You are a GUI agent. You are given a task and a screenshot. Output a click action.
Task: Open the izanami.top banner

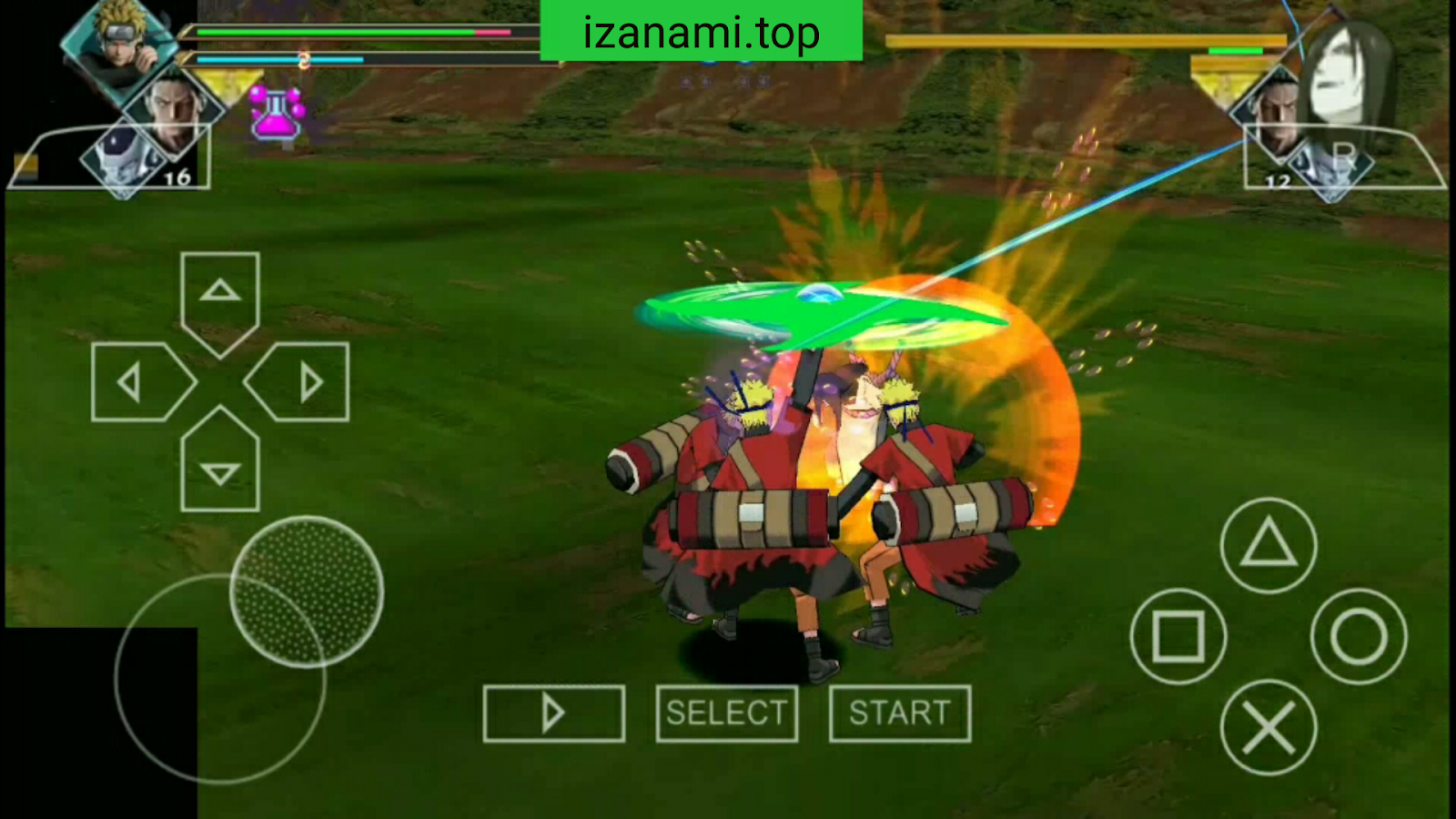click(701, 30)
